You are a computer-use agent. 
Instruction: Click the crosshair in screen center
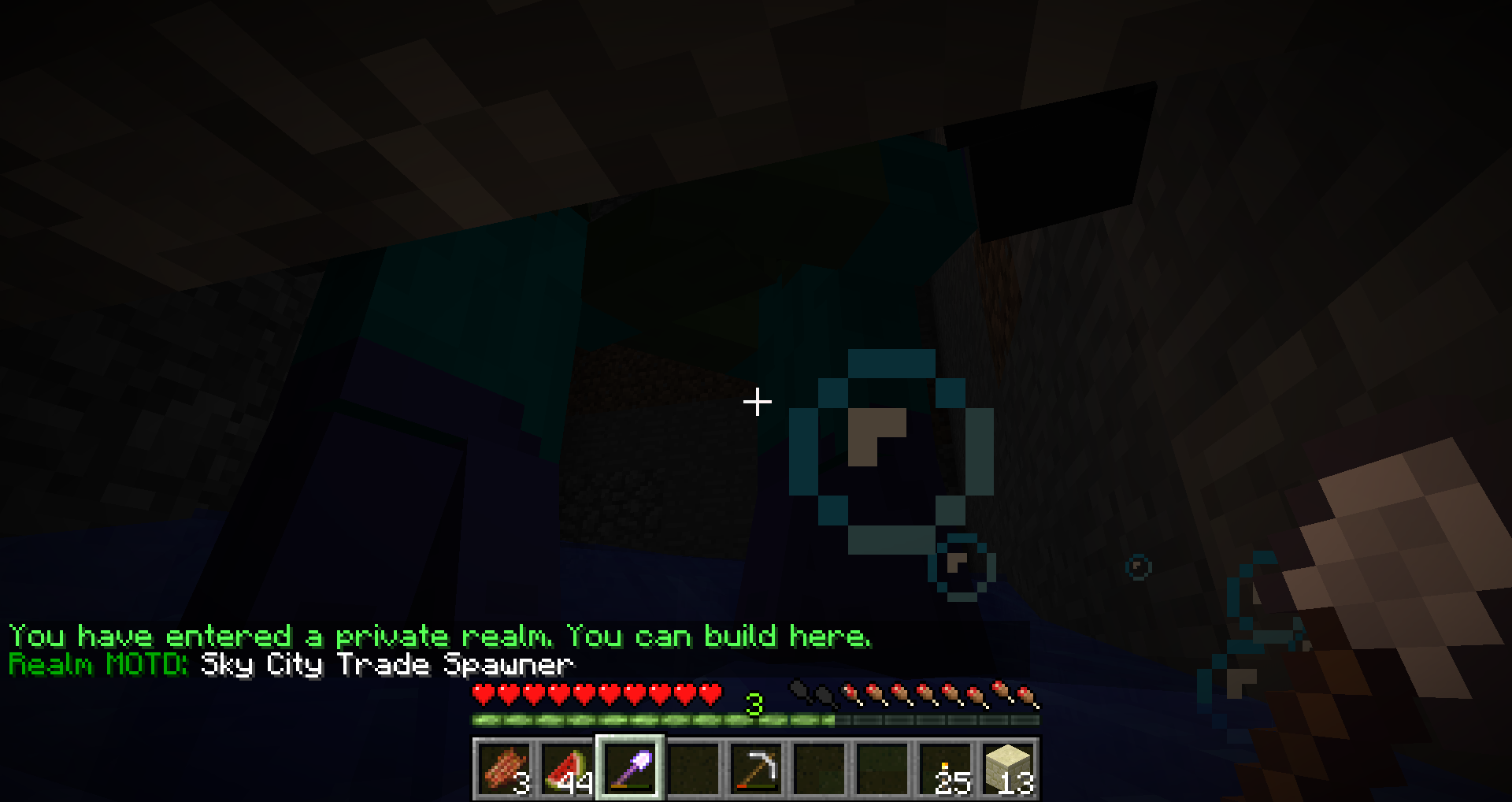coord(756,403)
